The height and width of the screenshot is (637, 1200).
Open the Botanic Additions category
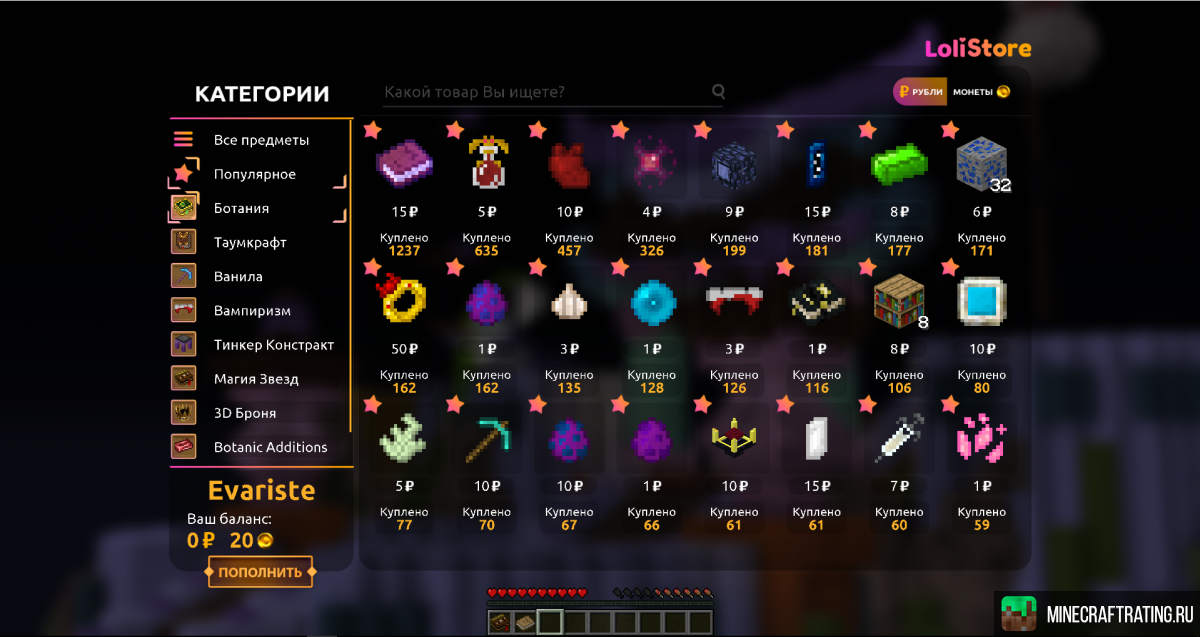[x=270, y=447]
